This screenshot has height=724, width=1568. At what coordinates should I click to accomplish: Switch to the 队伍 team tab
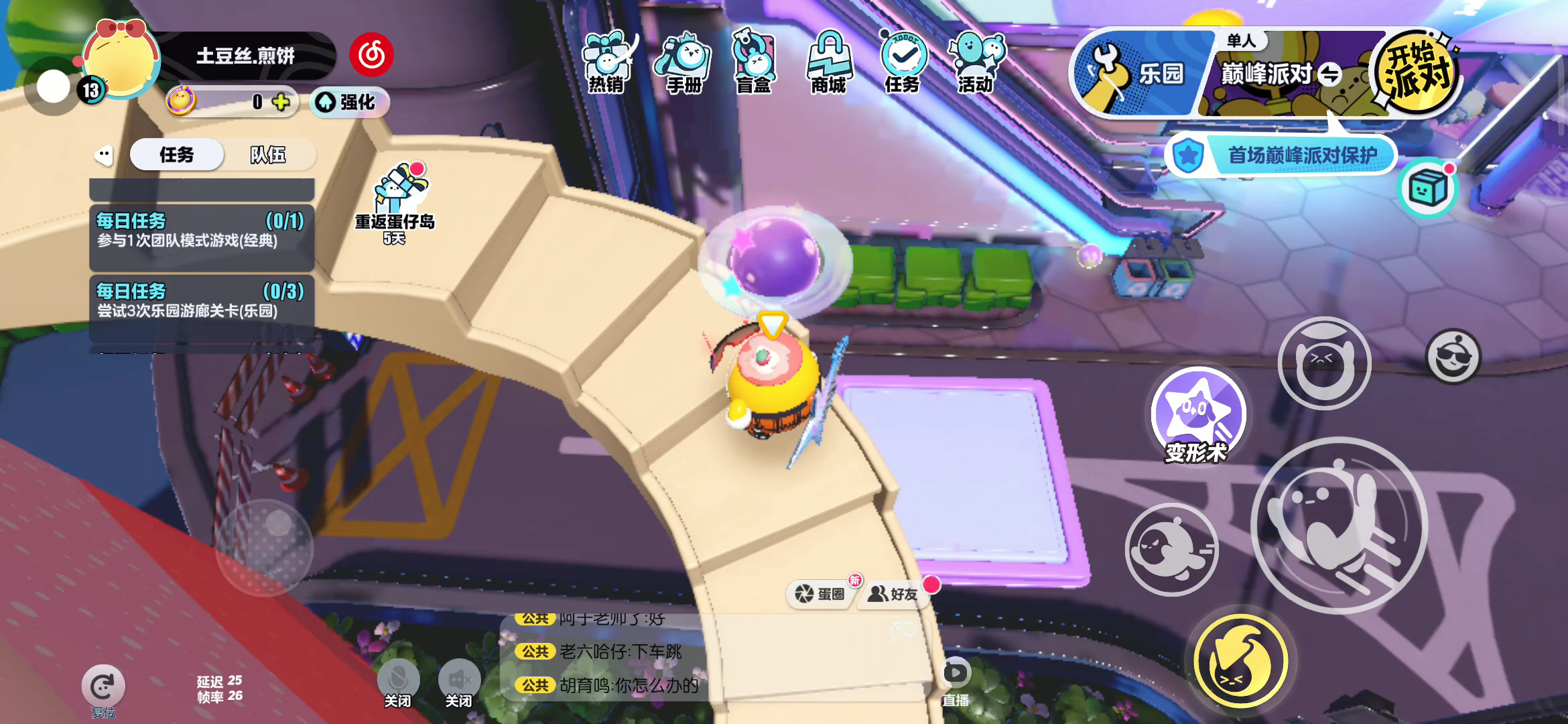pos(268,155)
